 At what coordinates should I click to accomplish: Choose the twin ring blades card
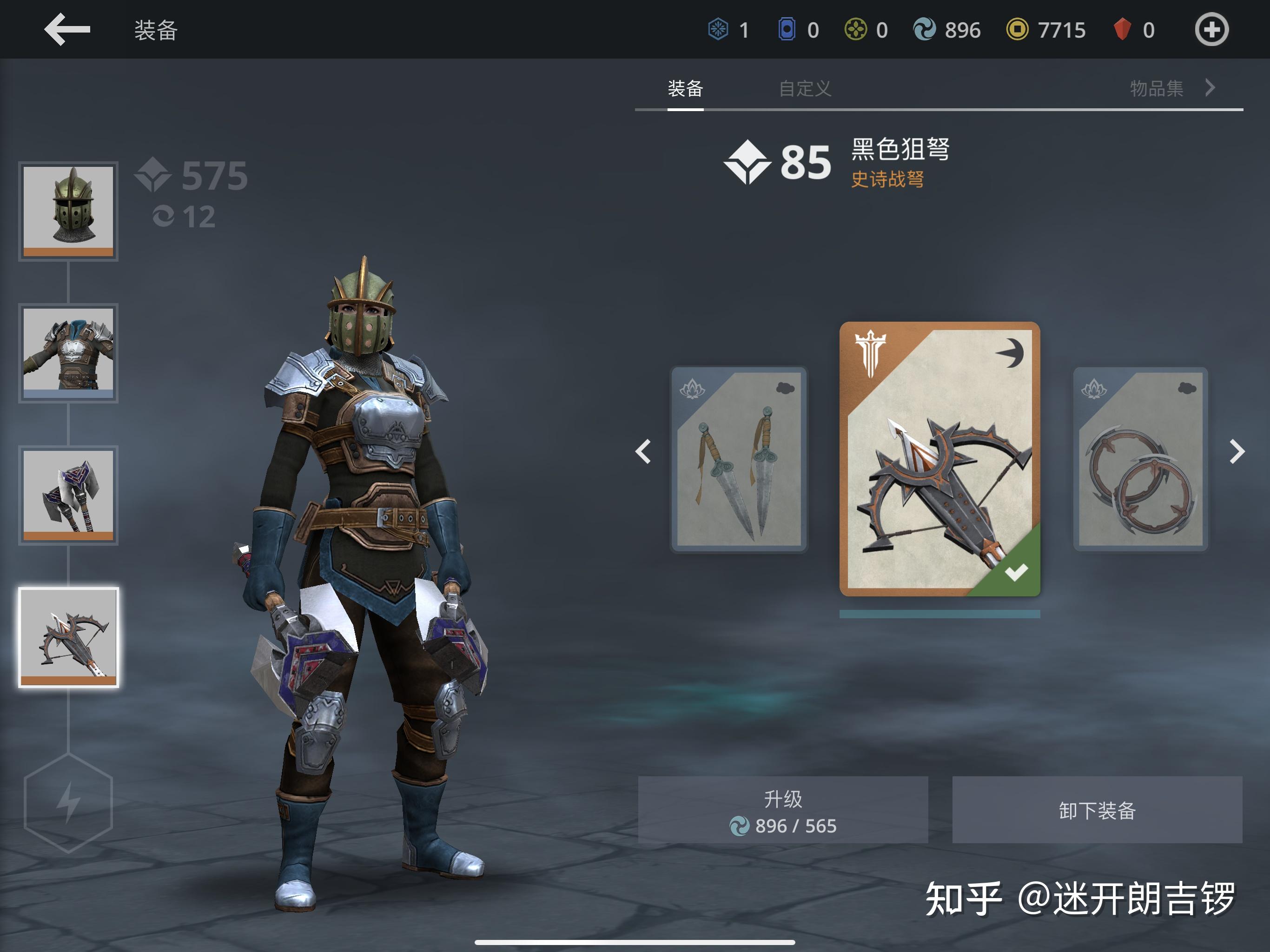pyautogui.click(x=1140, y=459)
